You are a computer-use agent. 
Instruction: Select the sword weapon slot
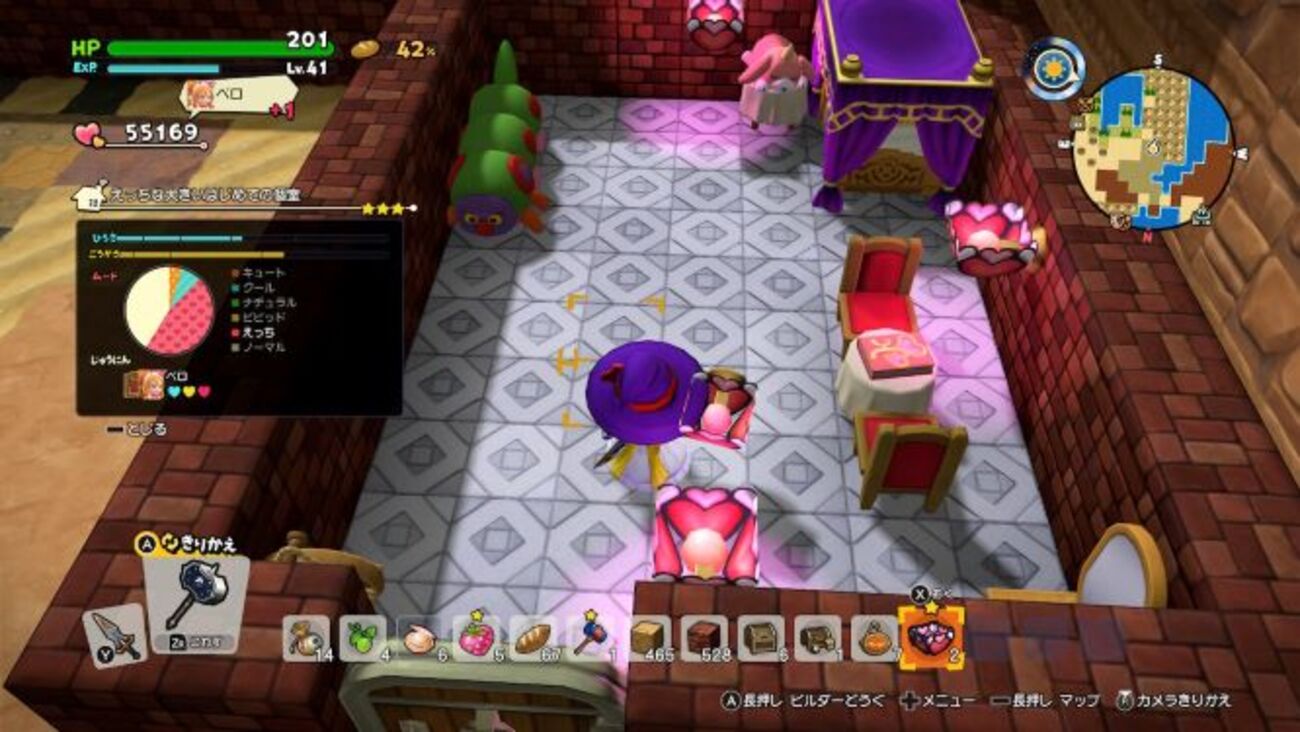(x=114, y=636)
